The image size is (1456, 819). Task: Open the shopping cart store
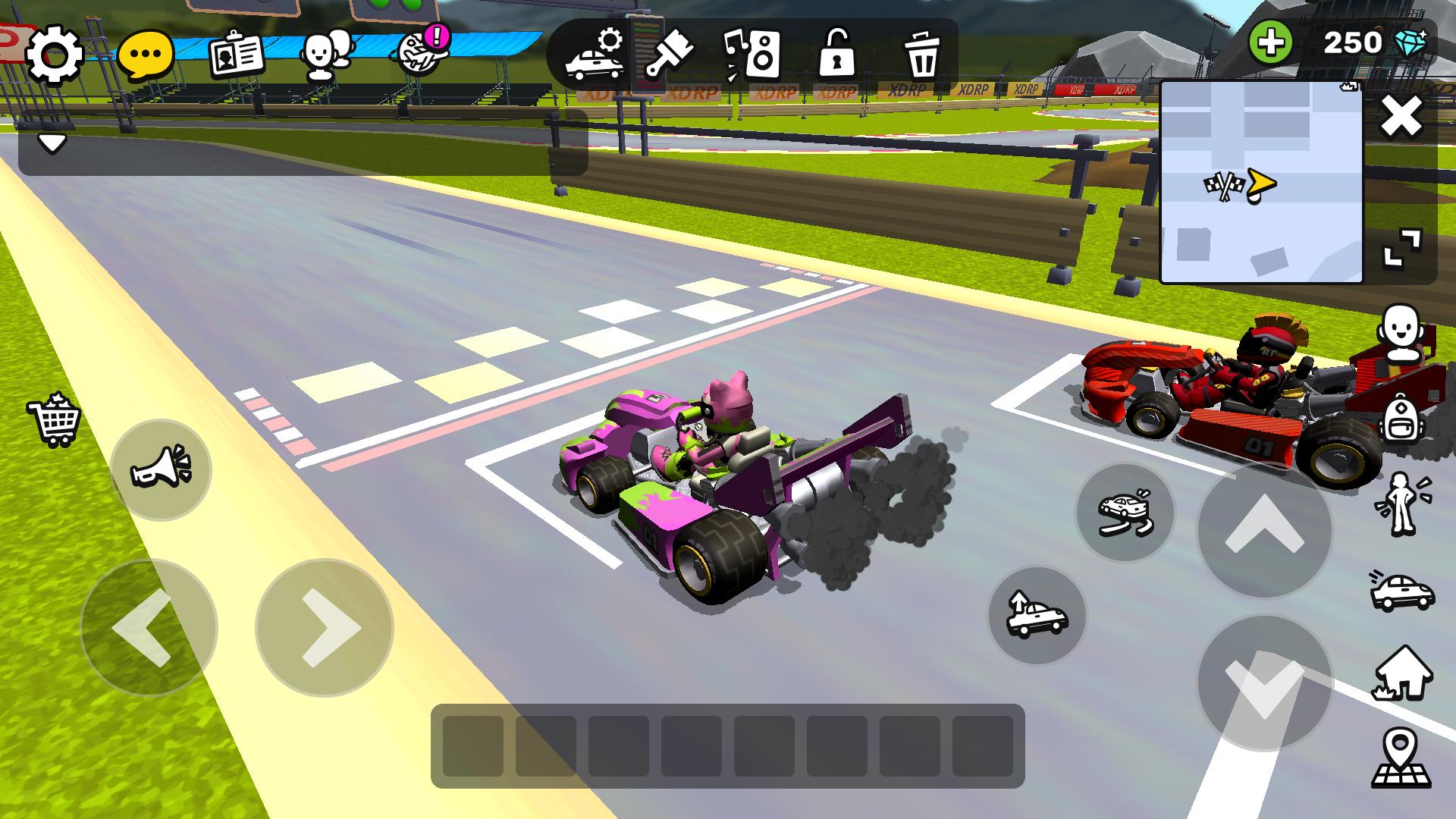click(x=54, y=419)
